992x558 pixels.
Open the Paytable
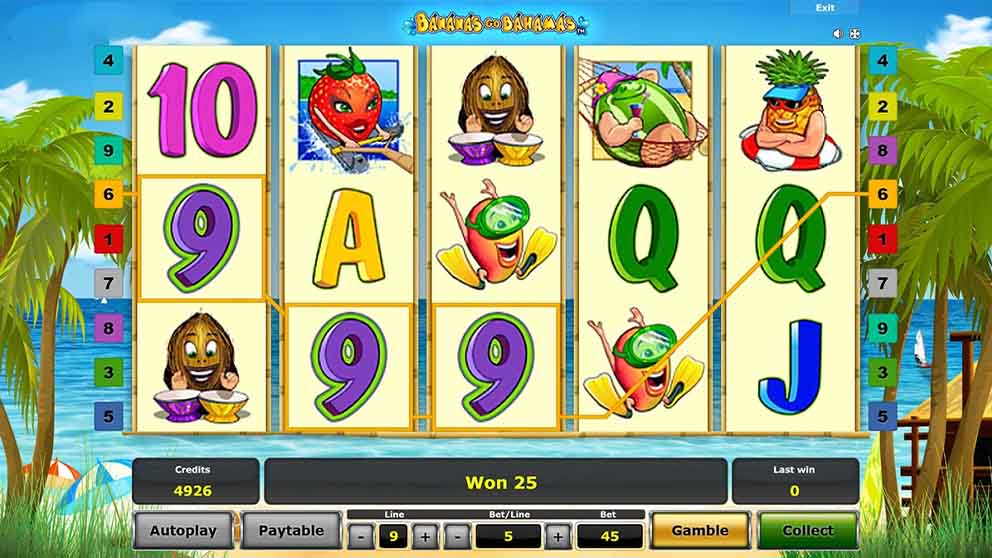[x=290, y=531]
